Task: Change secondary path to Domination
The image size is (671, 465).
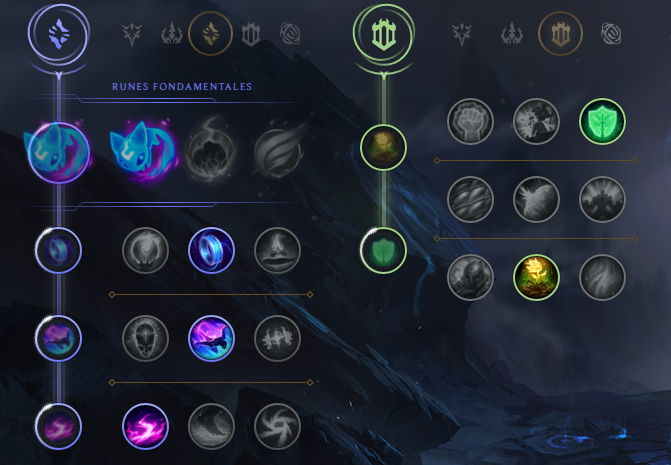Action: (x=514, y=35)
